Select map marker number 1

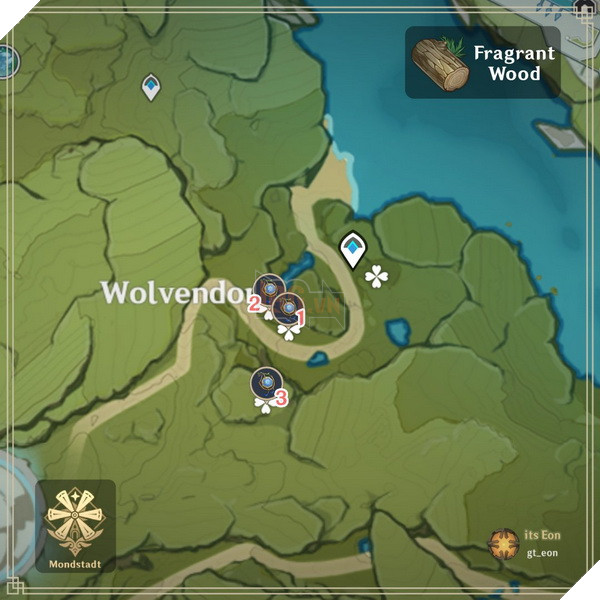(288, 310)
